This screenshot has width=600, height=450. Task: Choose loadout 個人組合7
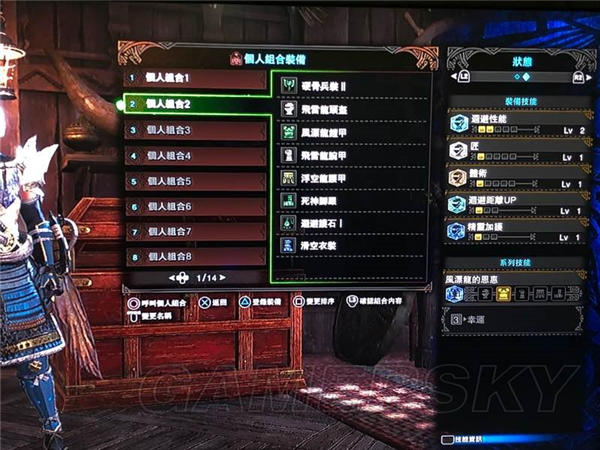coord(195,232)
